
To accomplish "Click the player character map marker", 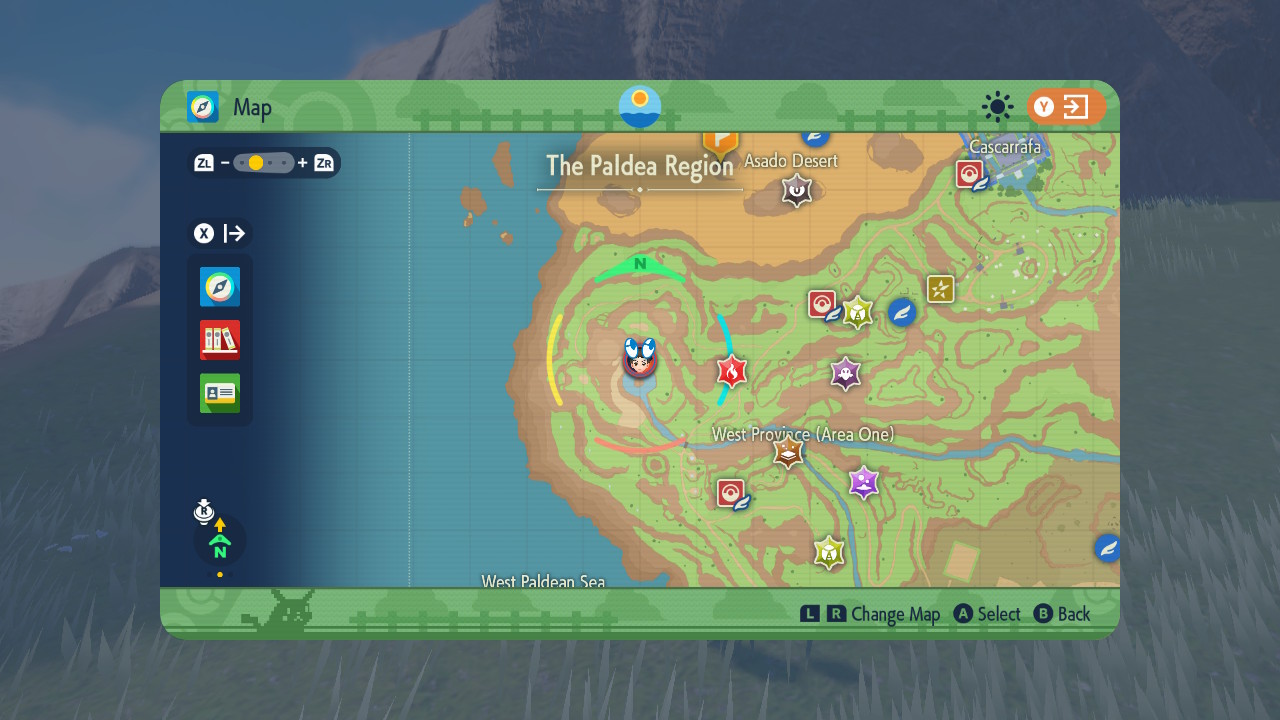I will click(x=640, y=359).
